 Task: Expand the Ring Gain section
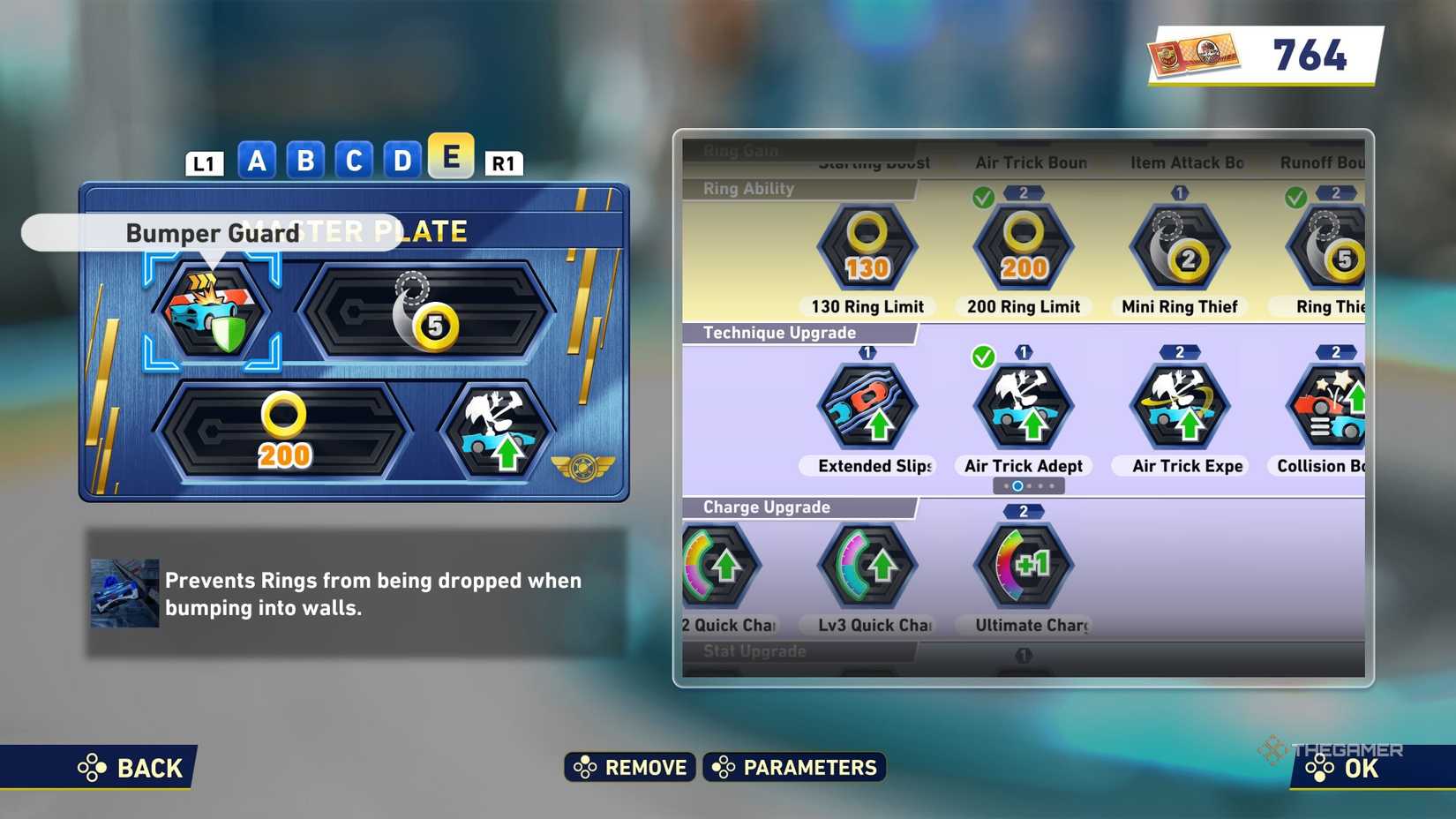click(740, 150)
